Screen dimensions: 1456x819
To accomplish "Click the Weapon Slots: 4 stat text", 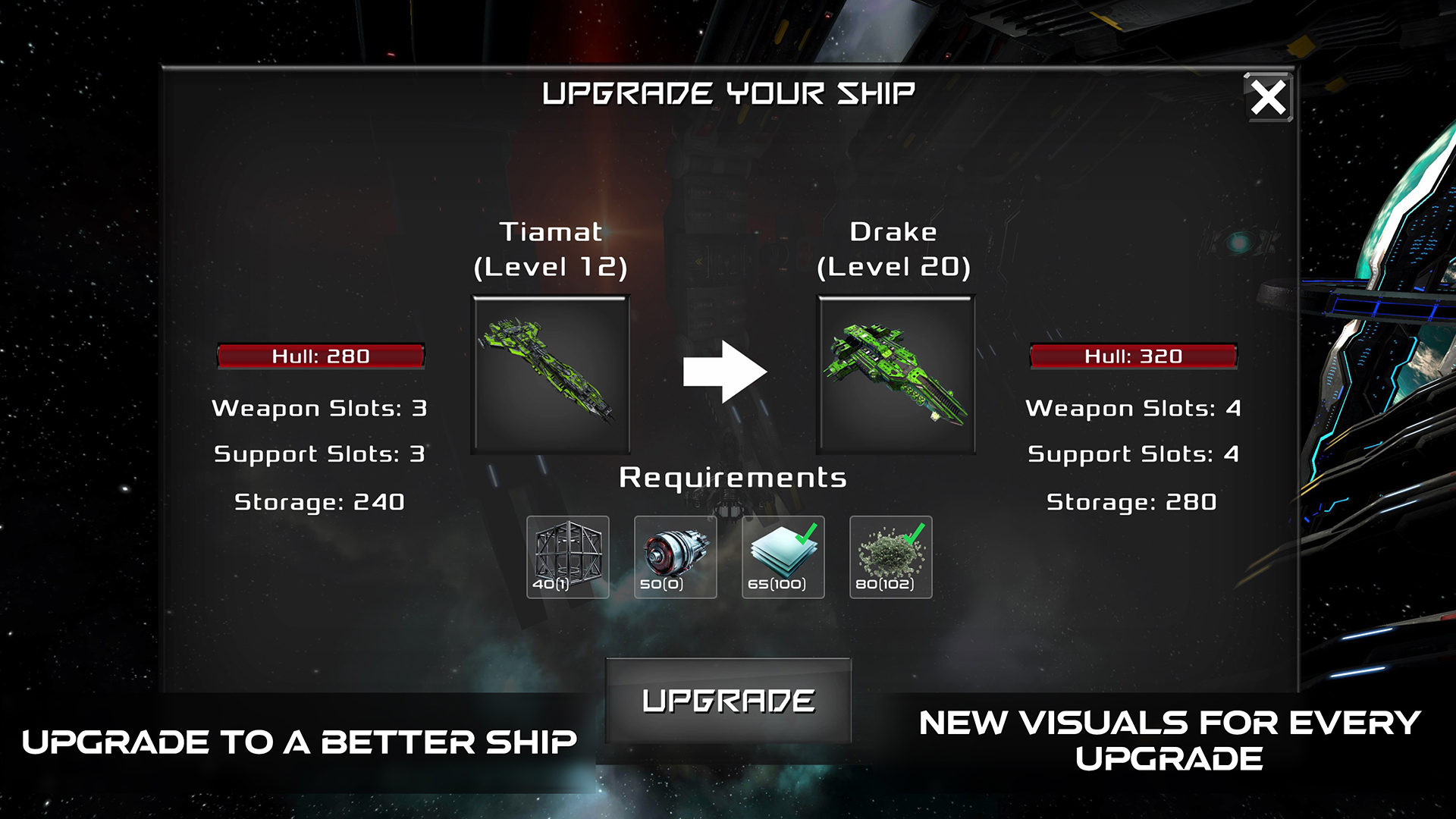I will 1131,408.
